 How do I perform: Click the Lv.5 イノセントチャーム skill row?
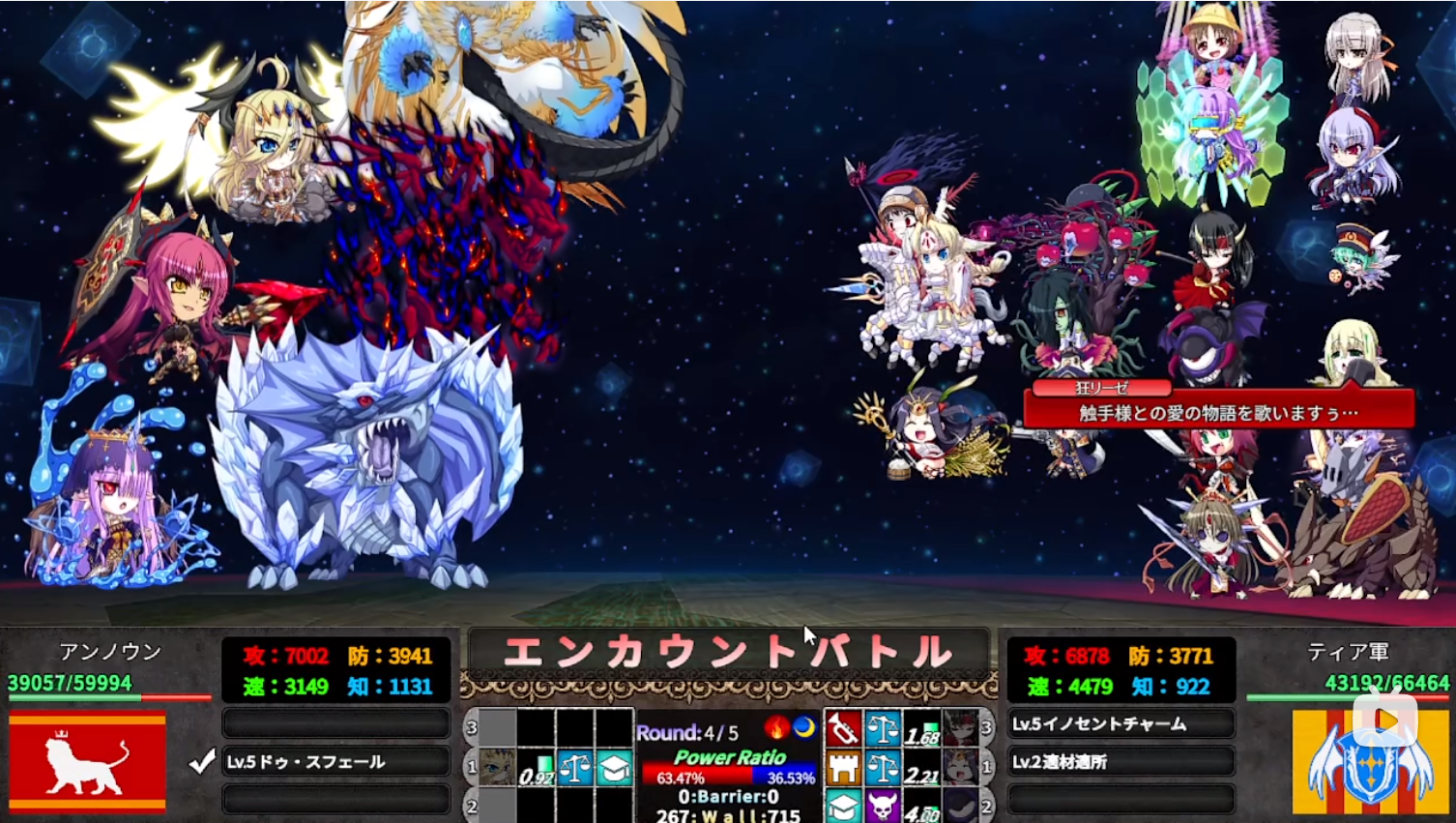coord(1120,724)
